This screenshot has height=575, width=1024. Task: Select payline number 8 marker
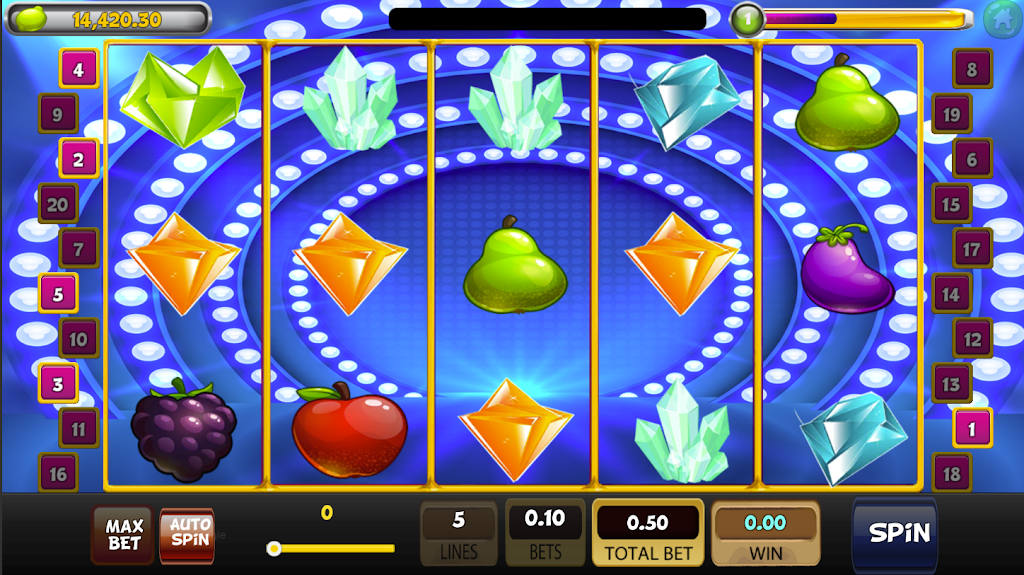pyautogui.click(x=972, y=70)
